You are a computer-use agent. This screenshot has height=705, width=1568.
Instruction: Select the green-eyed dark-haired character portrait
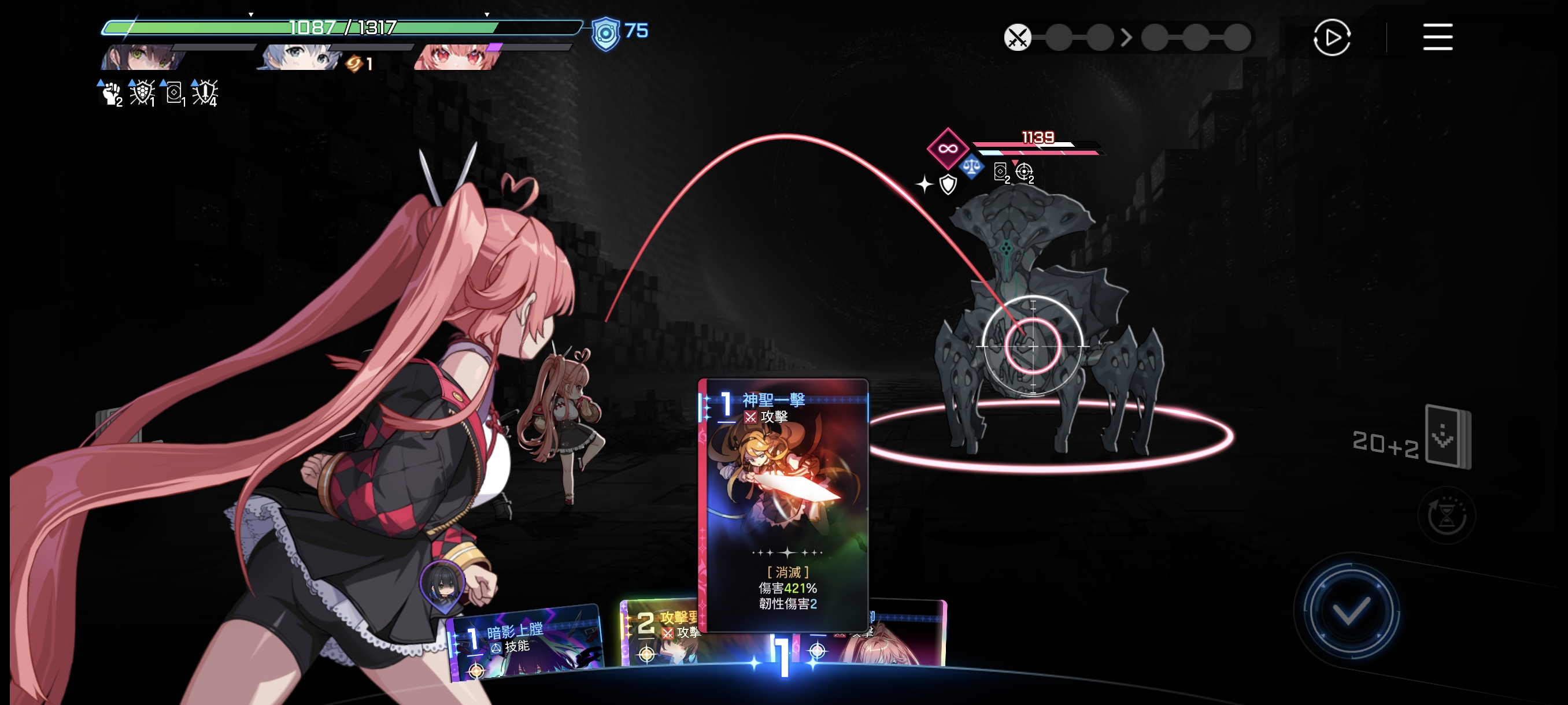146,57
